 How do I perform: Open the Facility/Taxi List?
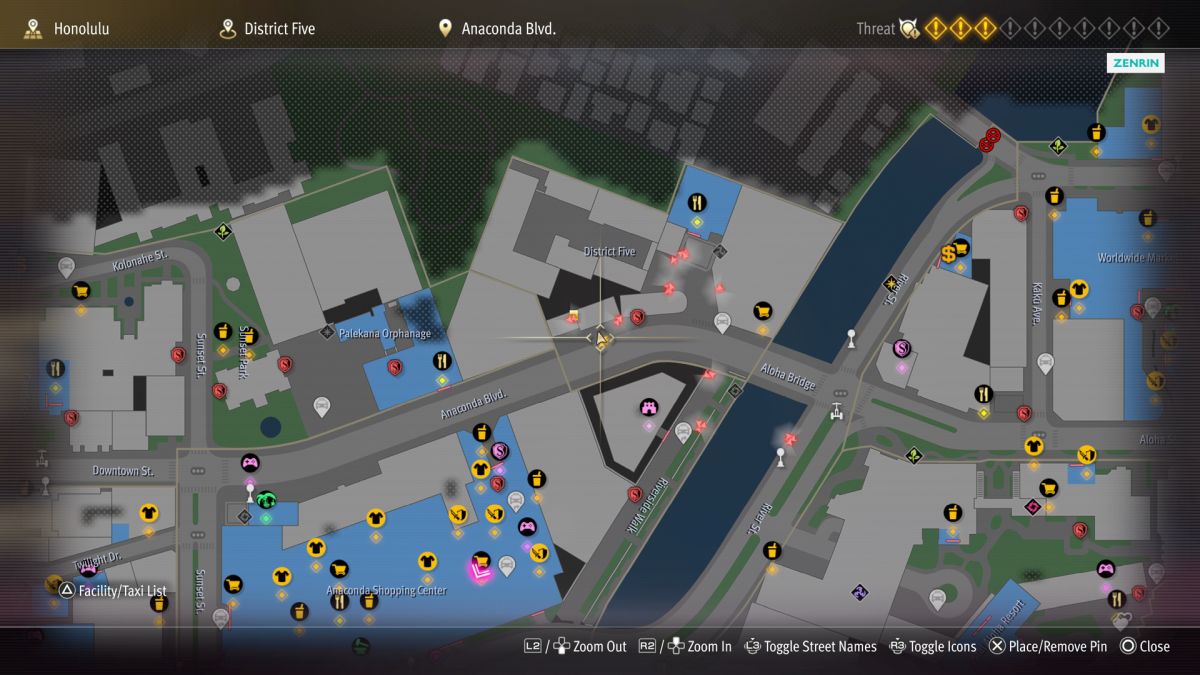[x=112, y=591]
